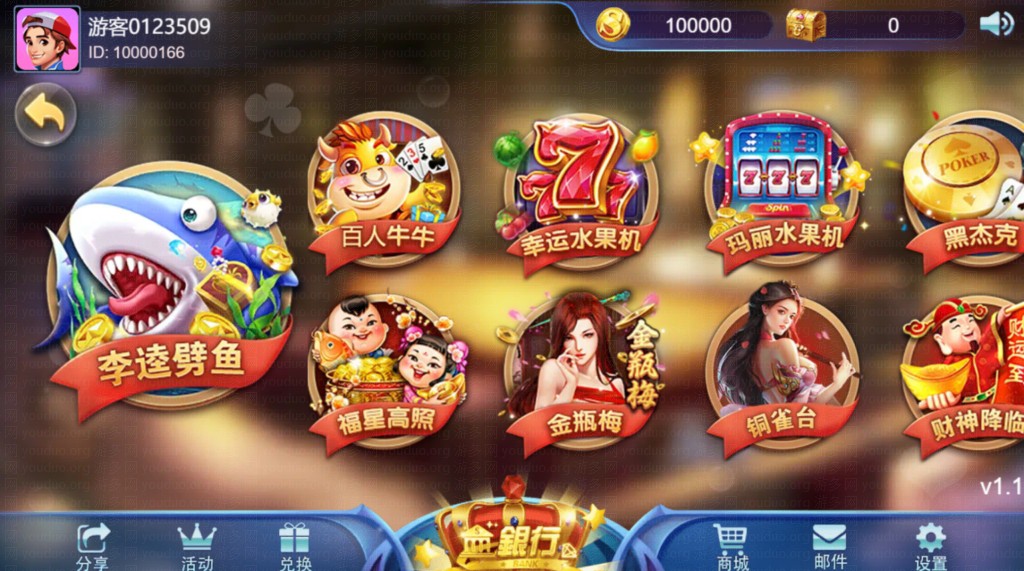Check the 邮件 mail envelope
Viewport: 1024px width, 571px height.
click(829, 545)
